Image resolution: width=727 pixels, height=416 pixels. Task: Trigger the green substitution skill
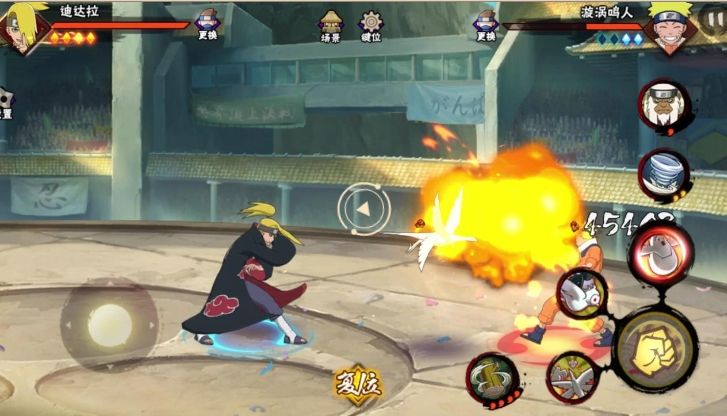point(491,378)
